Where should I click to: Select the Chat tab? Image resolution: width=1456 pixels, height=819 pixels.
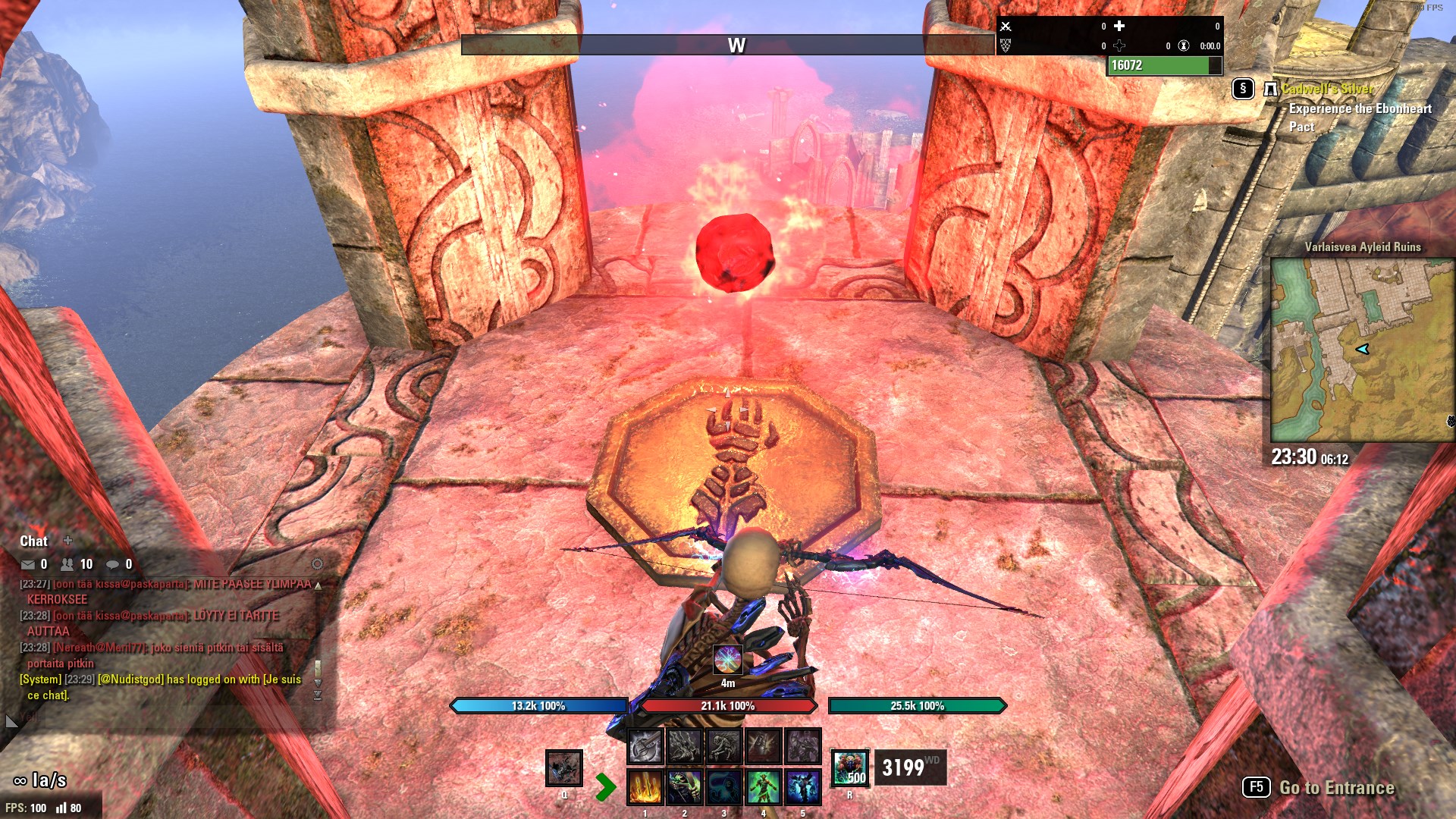(x=33, y=541)
